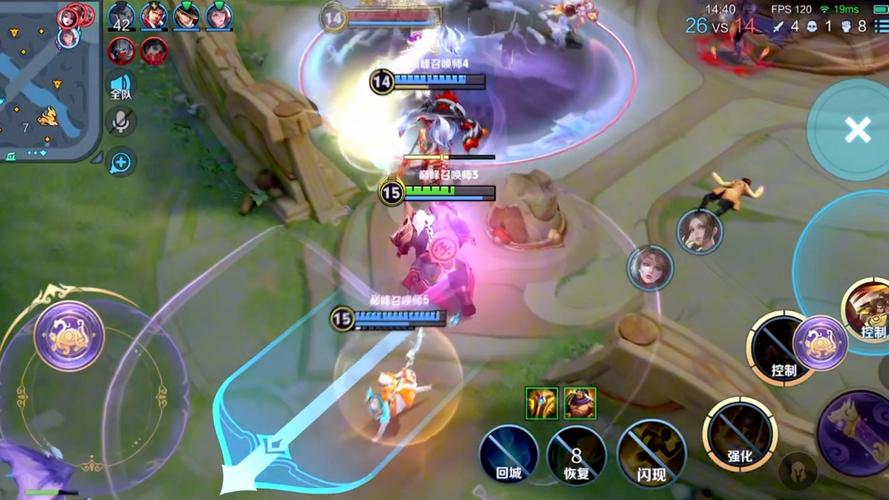Viewport: 889px width, 500px height.
Task: Toggle the muted microphone button
Action: tap(121, 122)
